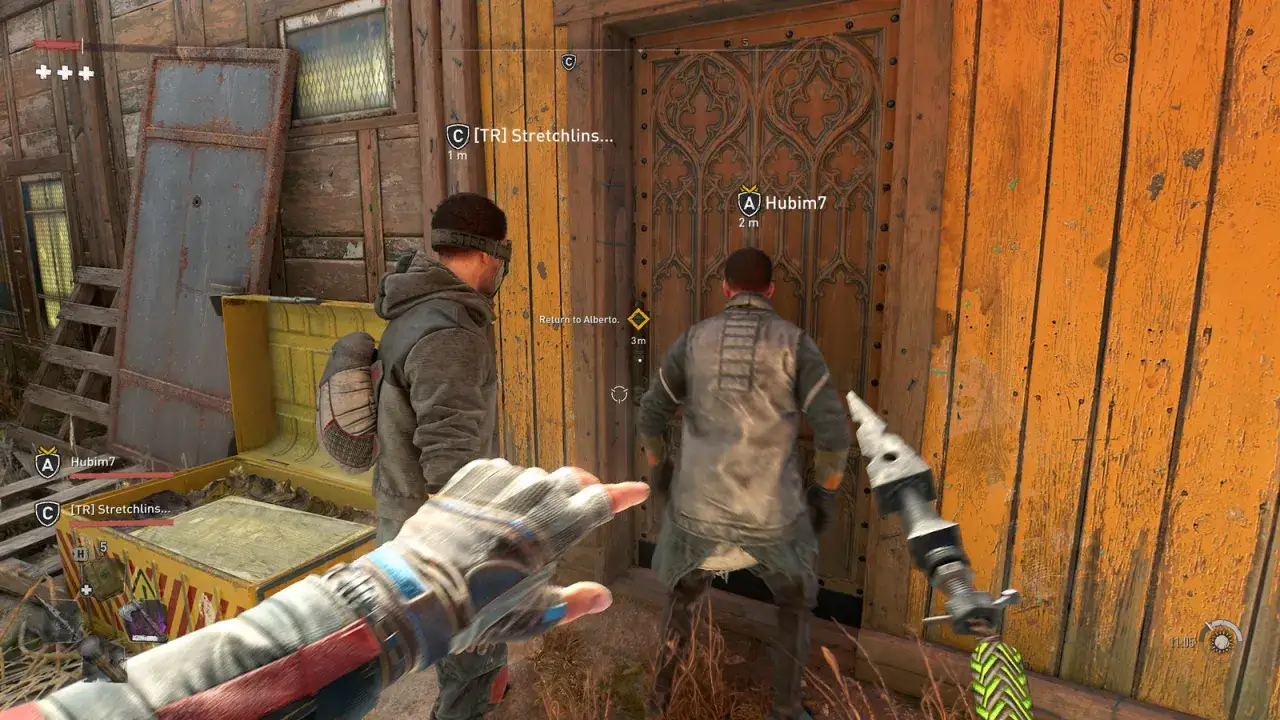1280x720 pixels.
Task: Click the plus symbol below the medkit quickslot
Action: (x=87, y=589)
